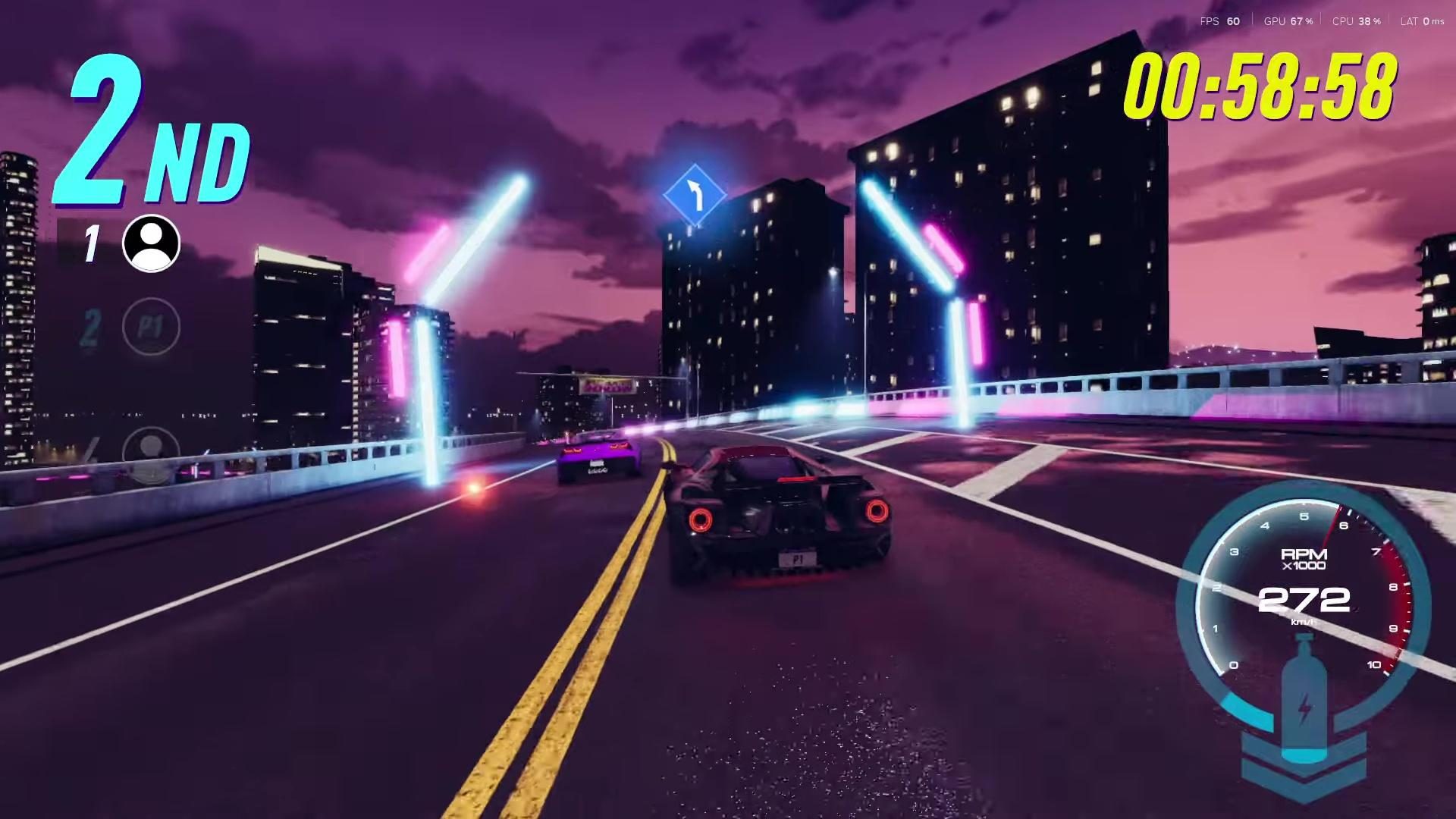Toggle the race position display showing 2ND

coord(148,133)
